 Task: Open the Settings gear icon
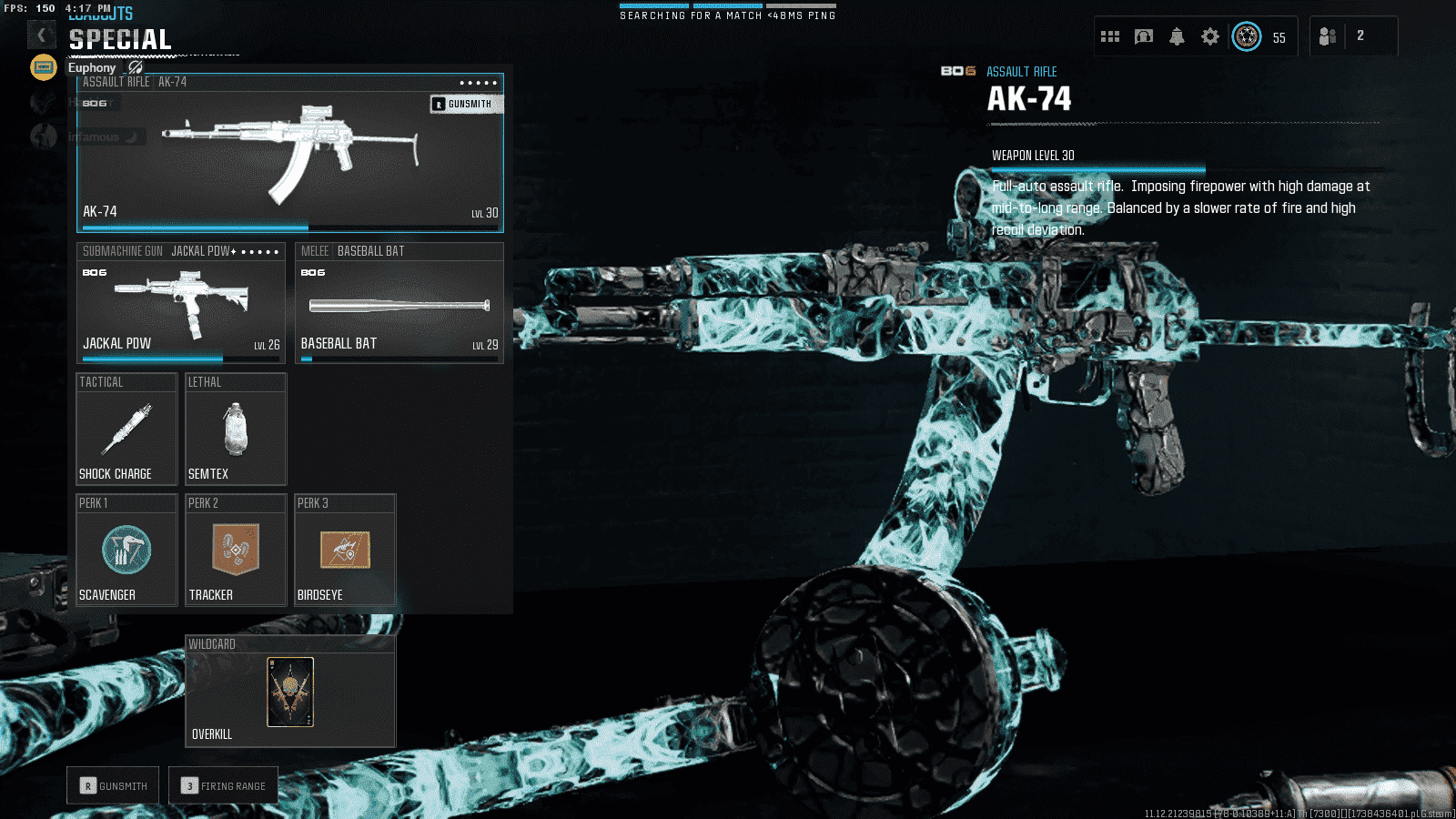point(1209,35)
